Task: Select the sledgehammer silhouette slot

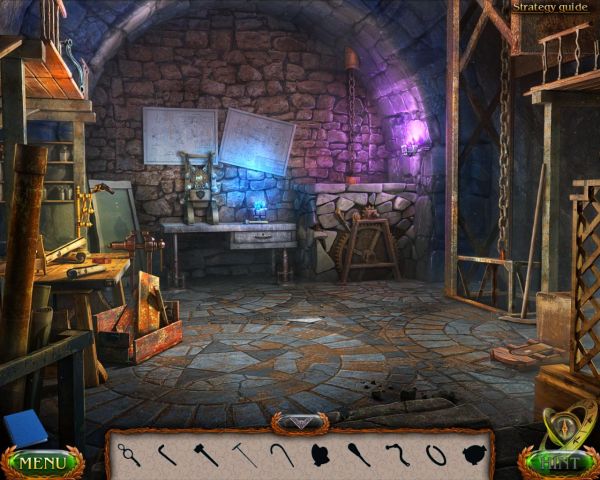Action: pyautogui.click(x=206, y=455)
